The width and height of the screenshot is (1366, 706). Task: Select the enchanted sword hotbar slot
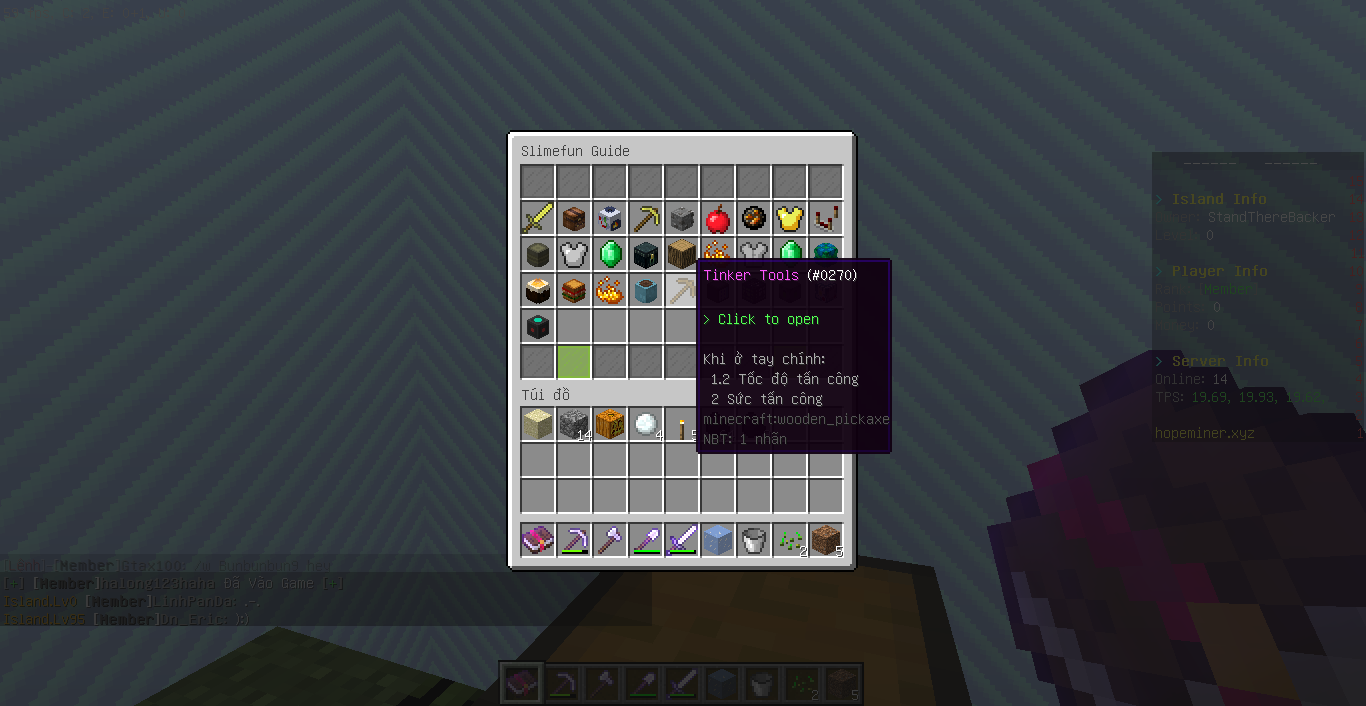click(682, 541)
